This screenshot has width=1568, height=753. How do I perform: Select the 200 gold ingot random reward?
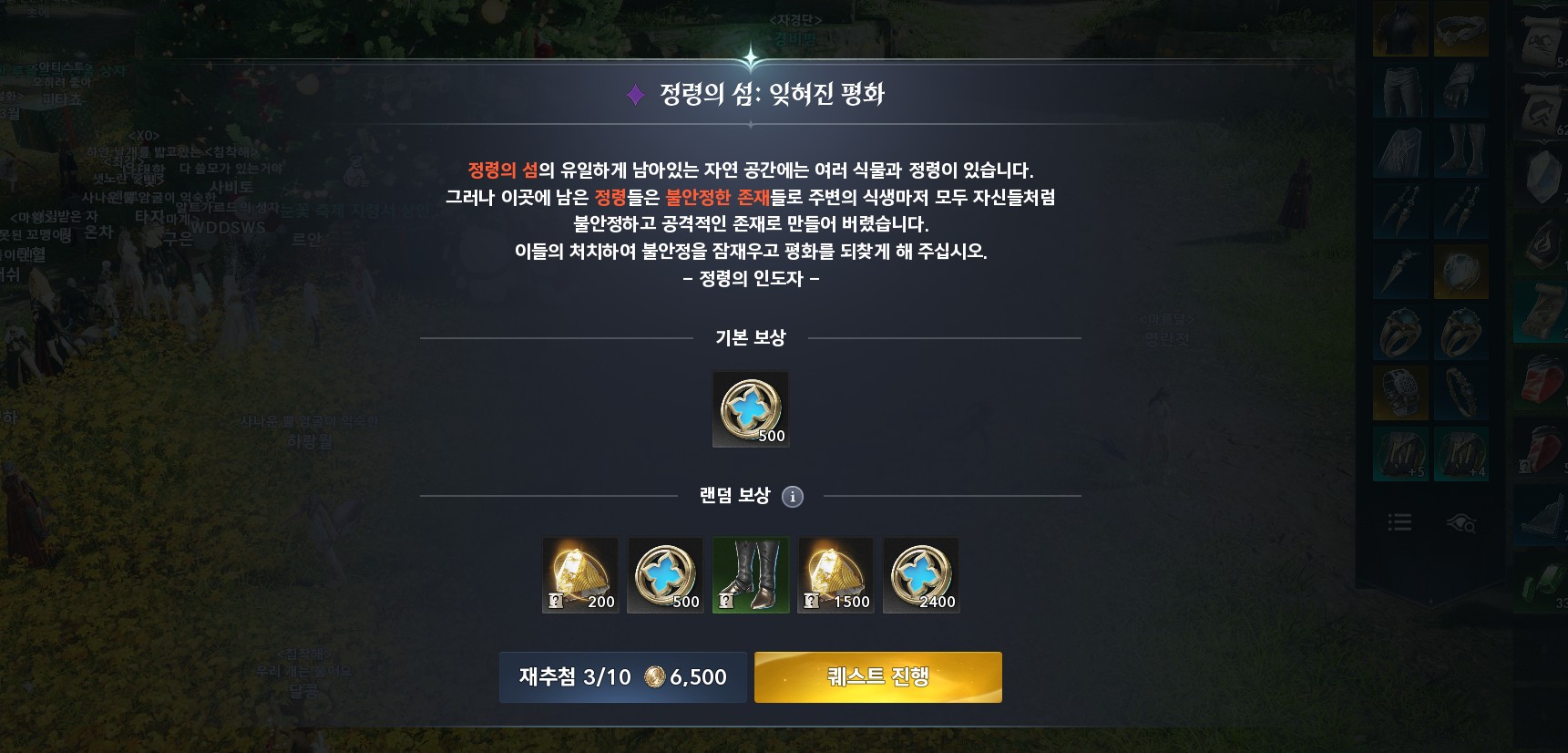580,574
